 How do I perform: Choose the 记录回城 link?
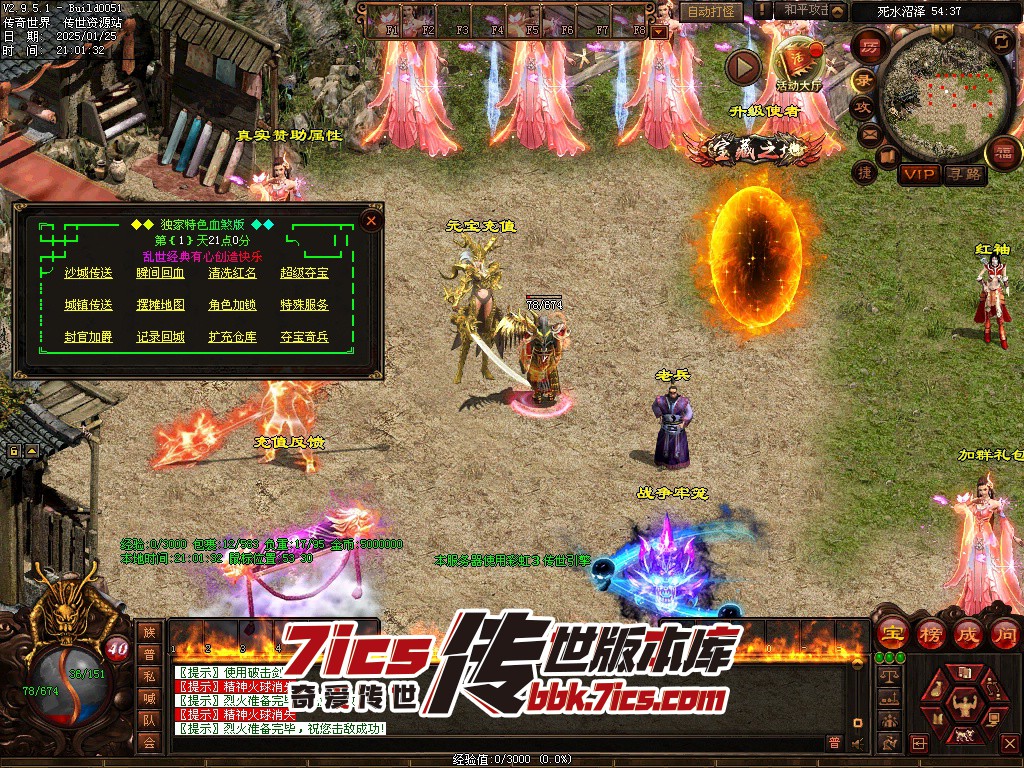point(160,337)
